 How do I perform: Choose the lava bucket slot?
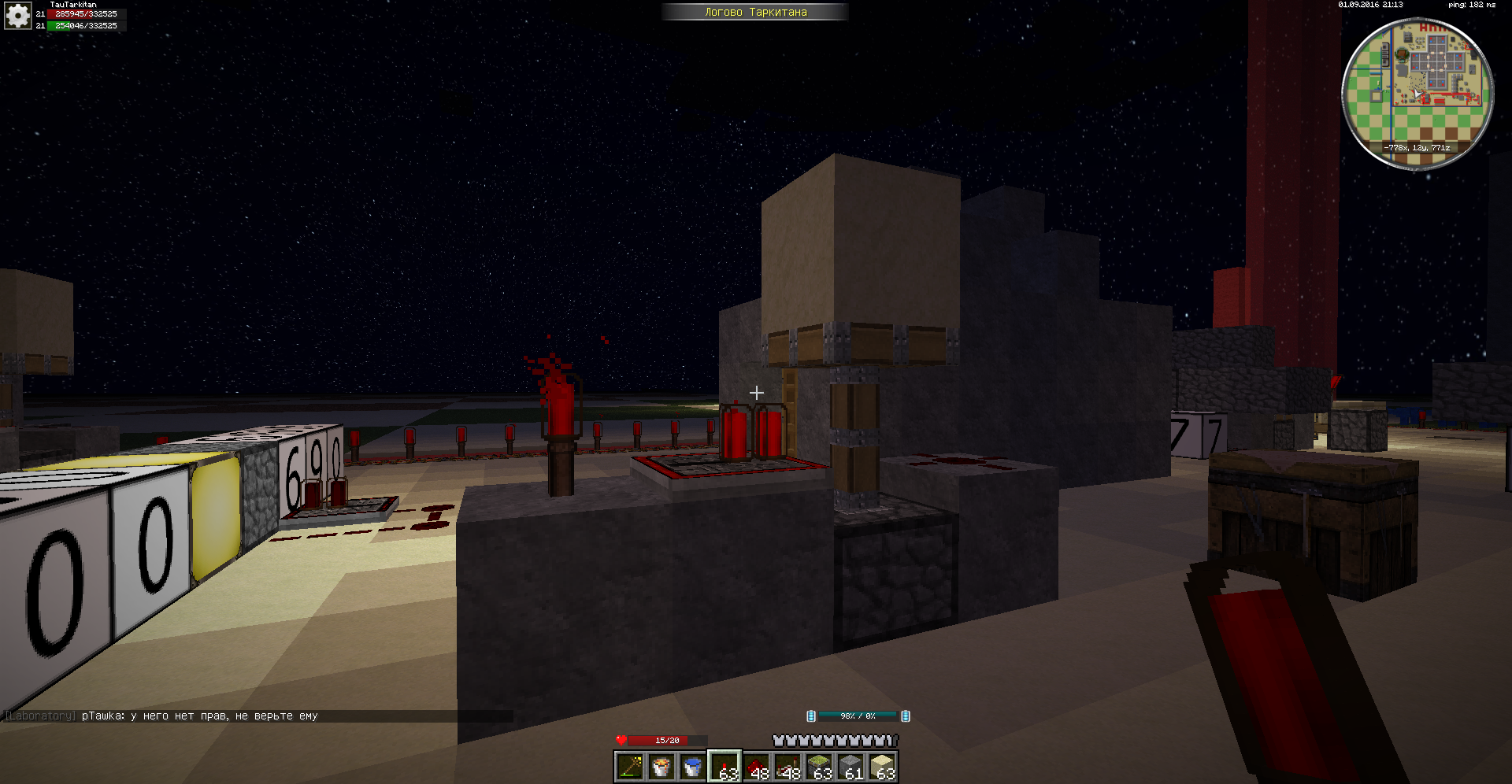click(x=661, y=767)
